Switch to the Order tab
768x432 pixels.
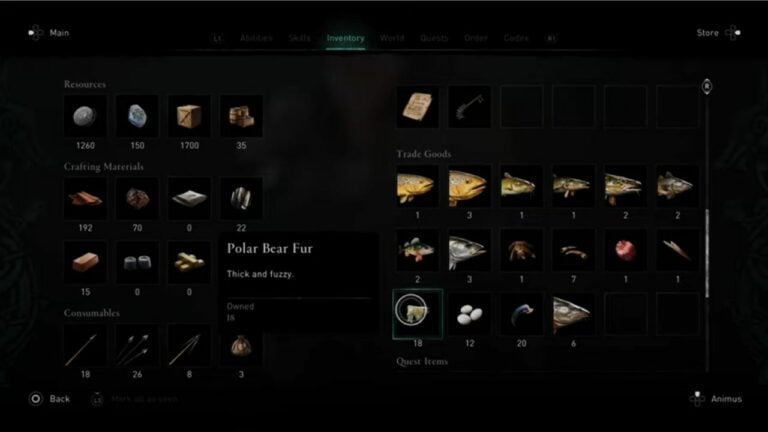476,38
